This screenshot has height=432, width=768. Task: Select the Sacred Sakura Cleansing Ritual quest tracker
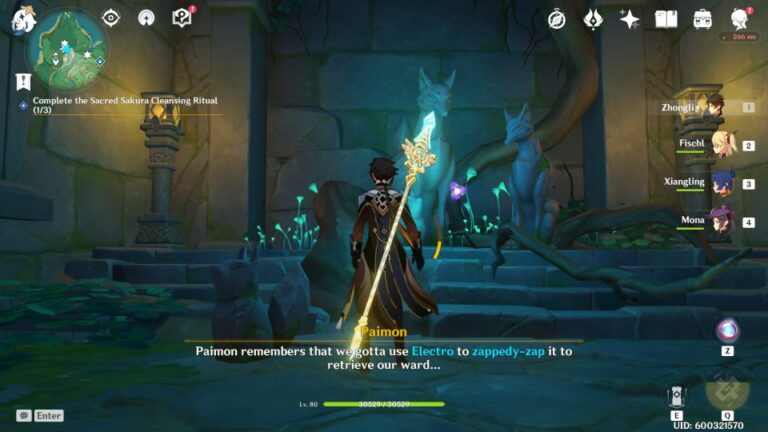point(125,105)
